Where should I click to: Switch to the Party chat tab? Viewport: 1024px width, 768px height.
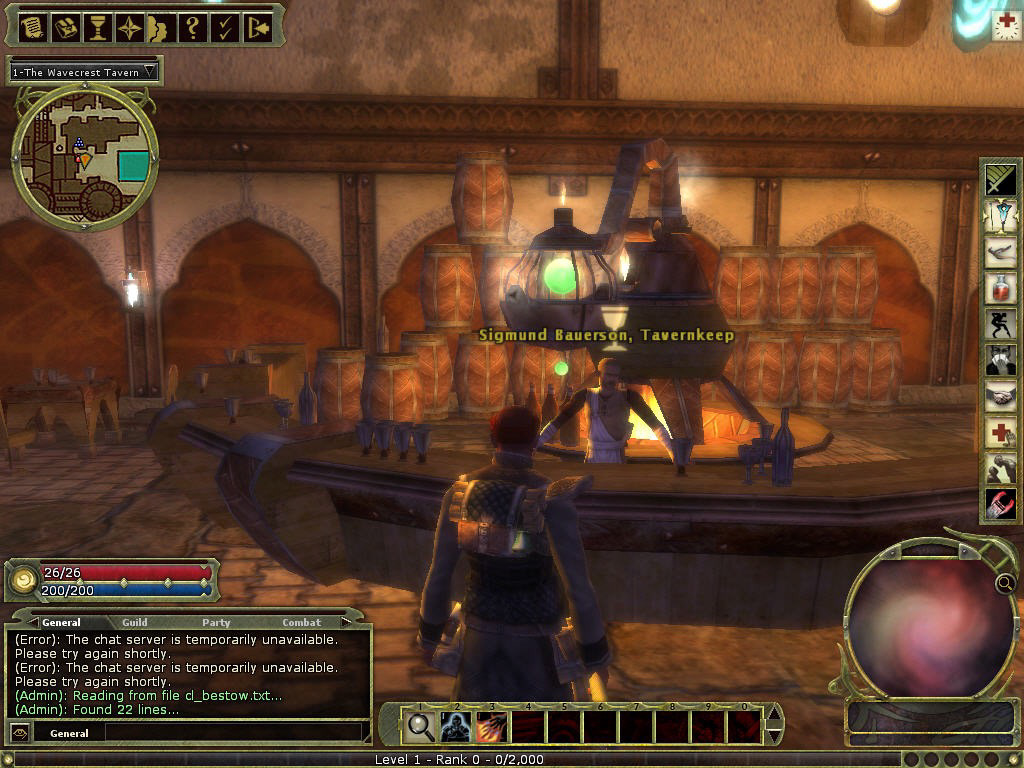click(x=216, y=622)
